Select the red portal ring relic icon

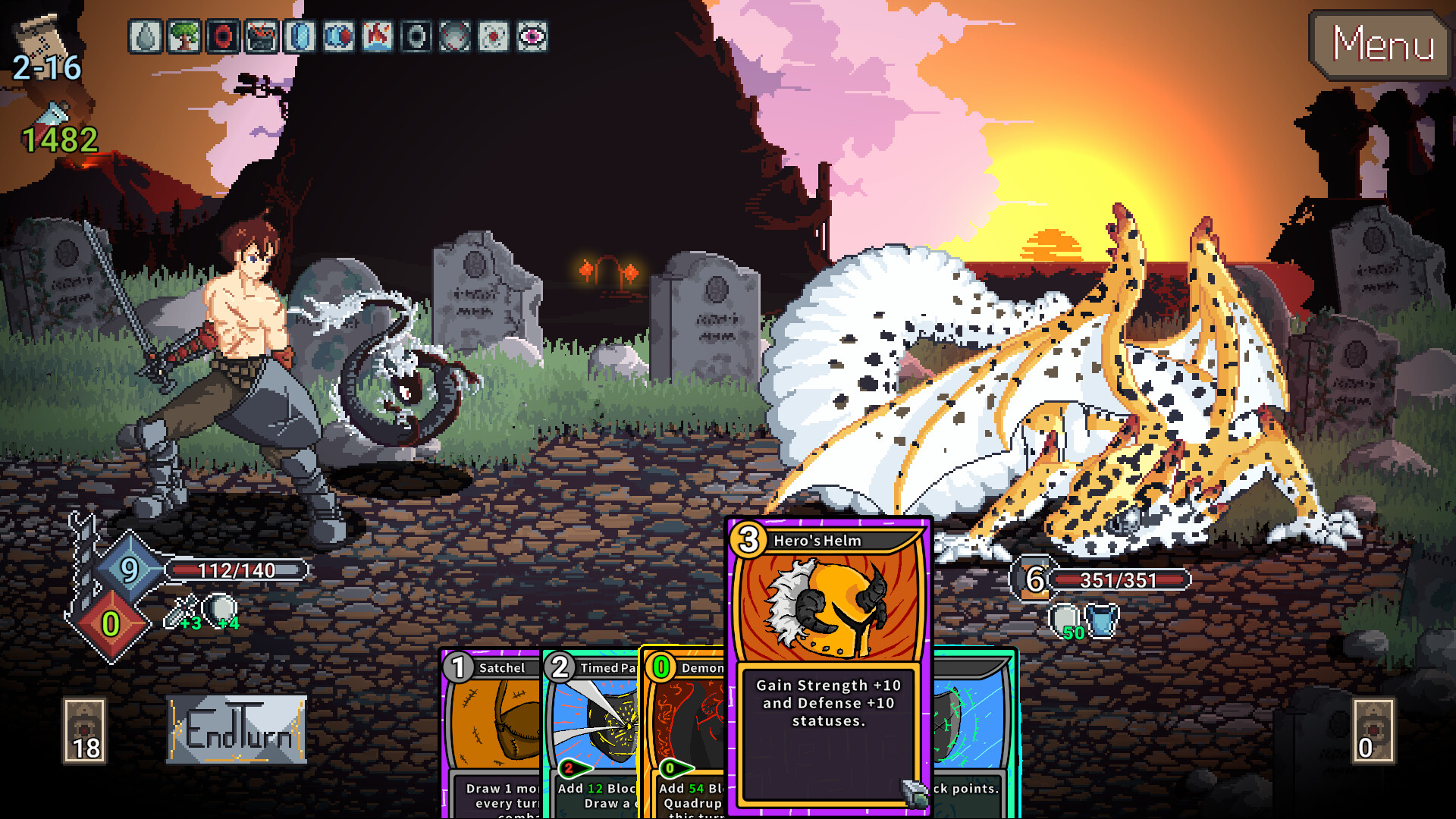click(x=223, y=36)
